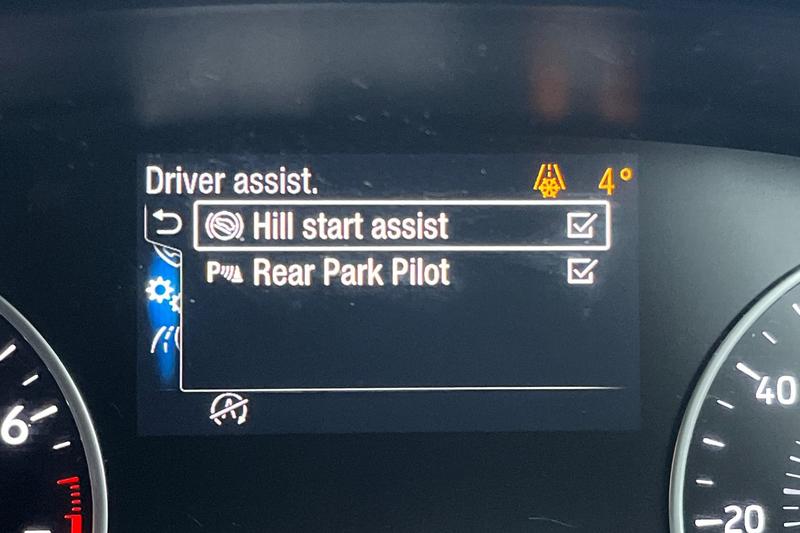Toggle the Hill start assist checkbox
The width and height of the screenshot is (800, 533).
(581, 227)
